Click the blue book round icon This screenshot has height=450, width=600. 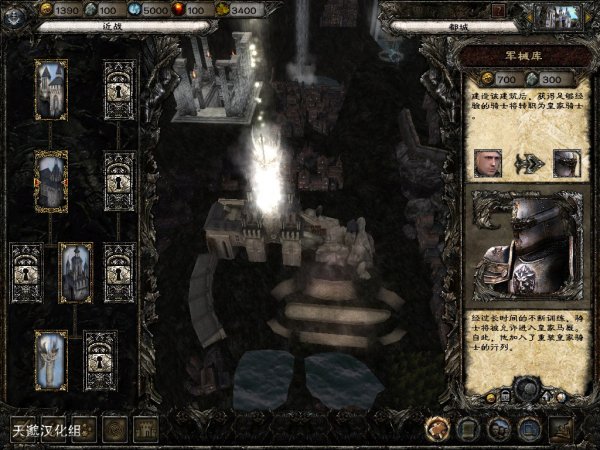(x=528, y=429)
